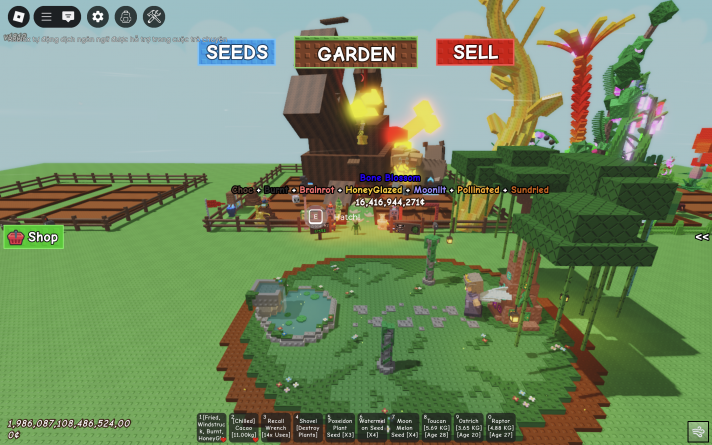Go to the GARDEN teleport button

click(x=356, y=54)
